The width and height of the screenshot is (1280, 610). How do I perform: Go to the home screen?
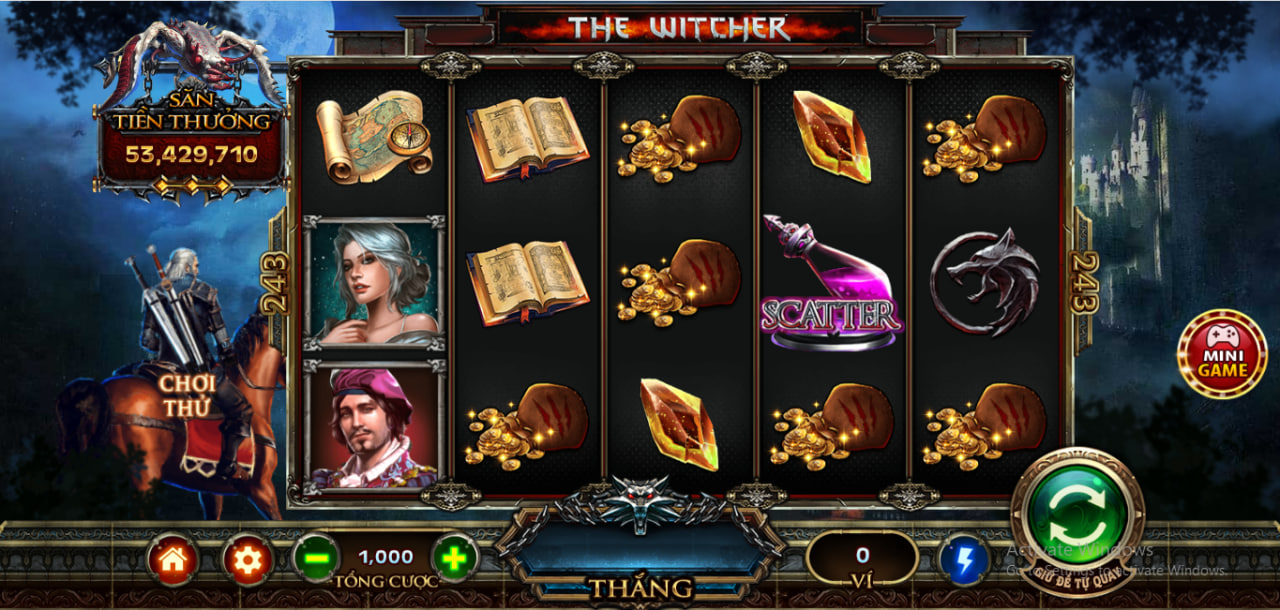(x=173, y=560)
